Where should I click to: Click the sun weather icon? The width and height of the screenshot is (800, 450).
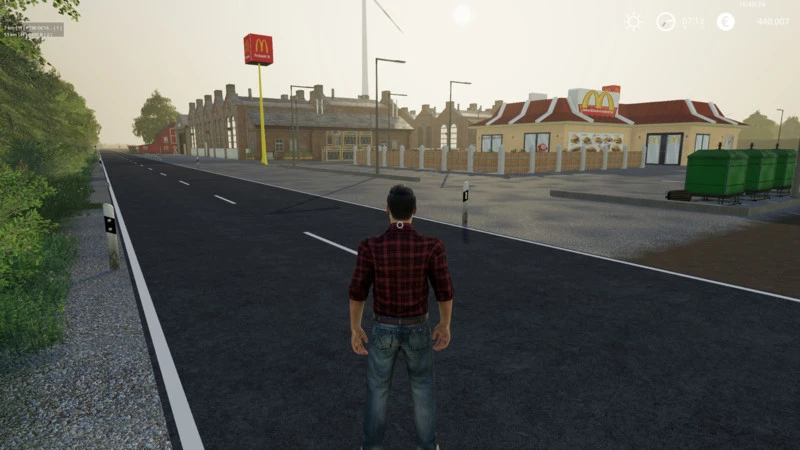[633, 21]
